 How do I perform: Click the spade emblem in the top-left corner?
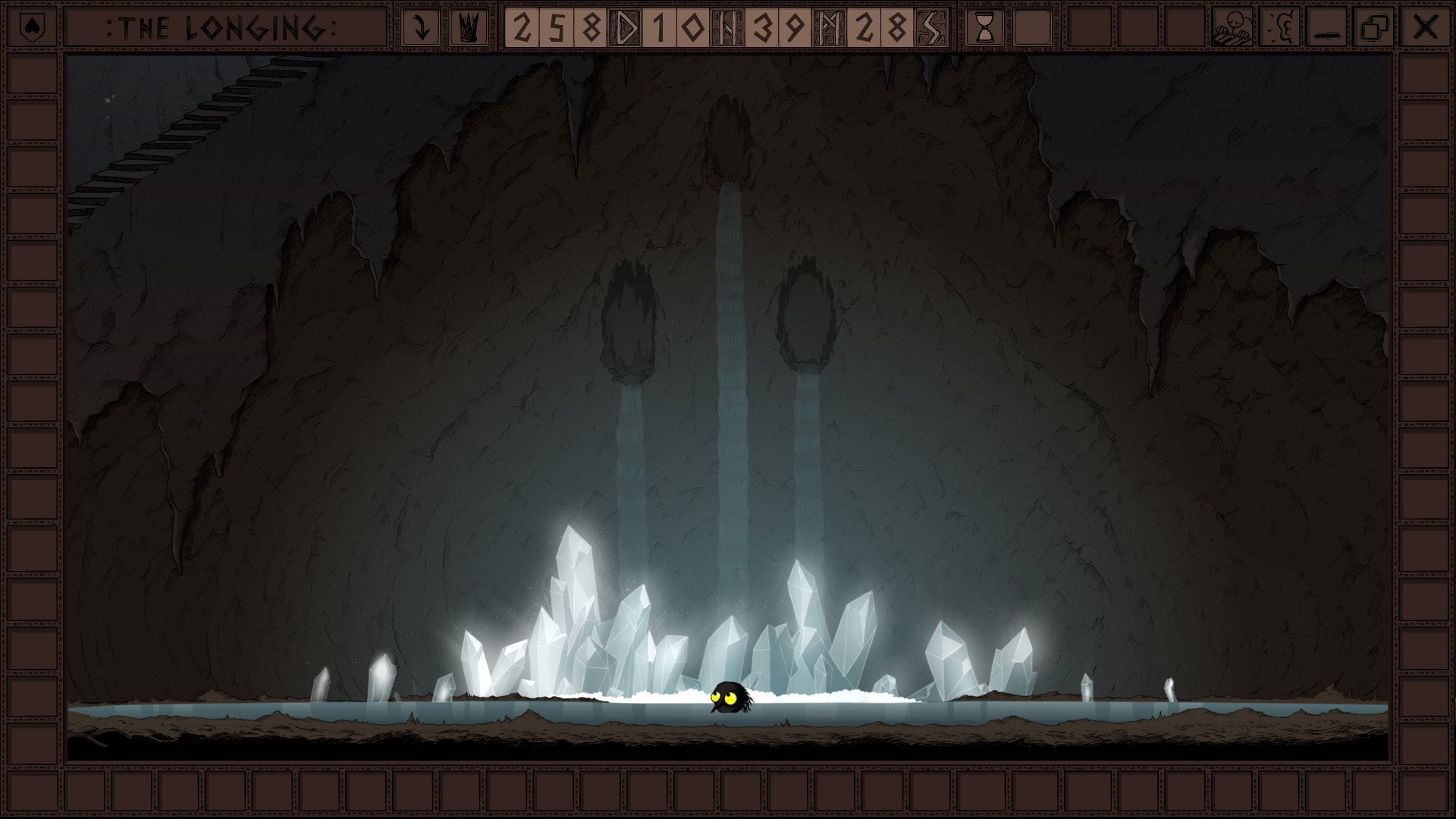pos(30,27)
